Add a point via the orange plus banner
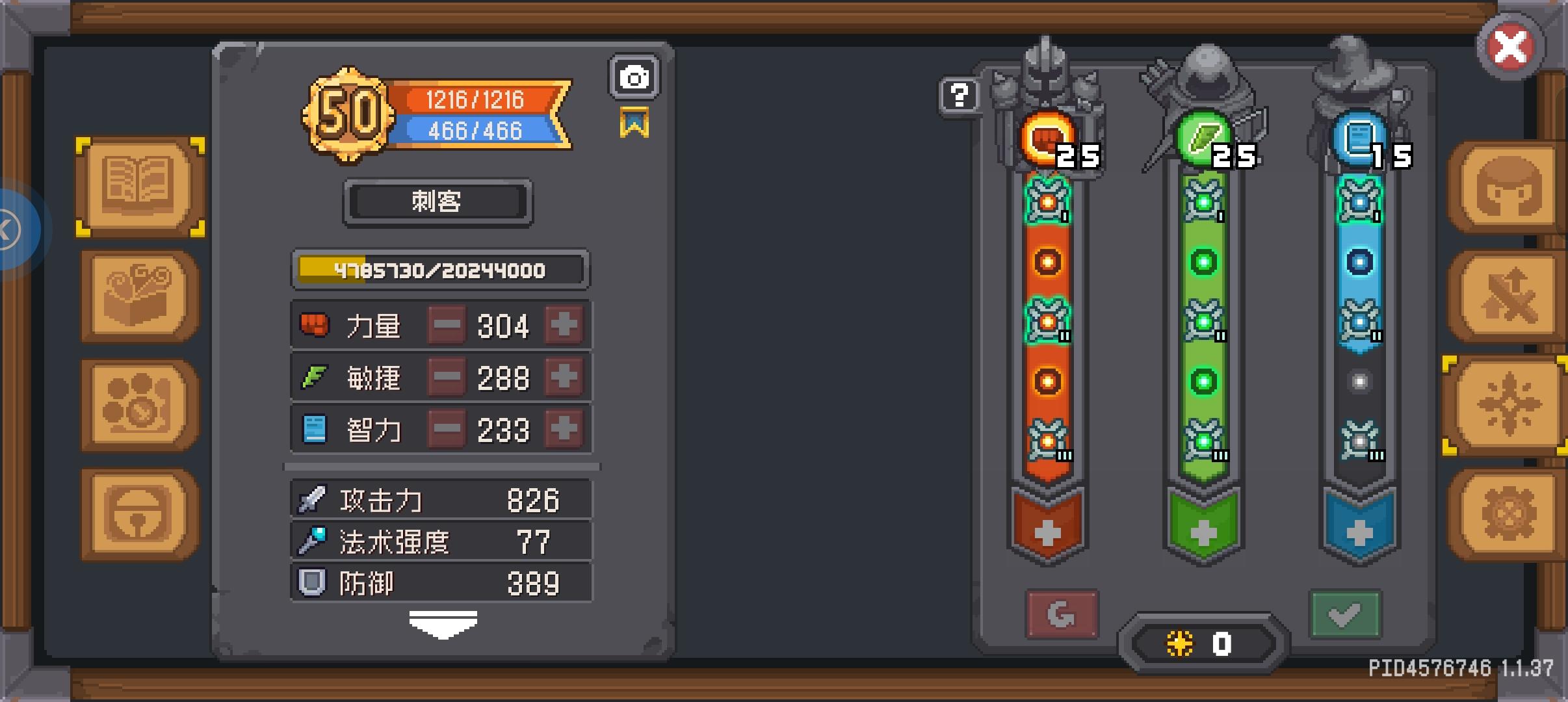 pyautogui.click(x=1047, y=533)
